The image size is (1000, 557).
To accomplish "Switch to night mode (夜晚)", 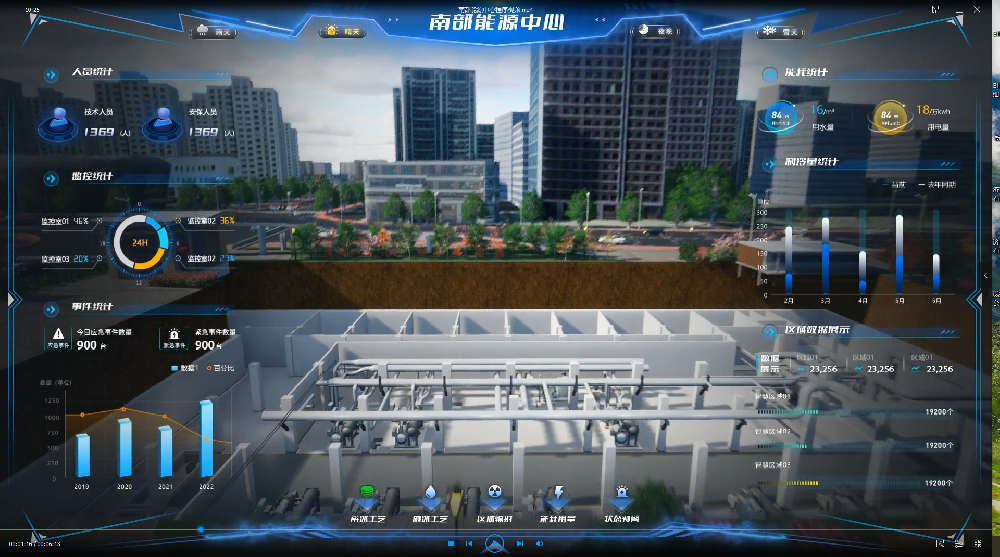I will [656, 32].
